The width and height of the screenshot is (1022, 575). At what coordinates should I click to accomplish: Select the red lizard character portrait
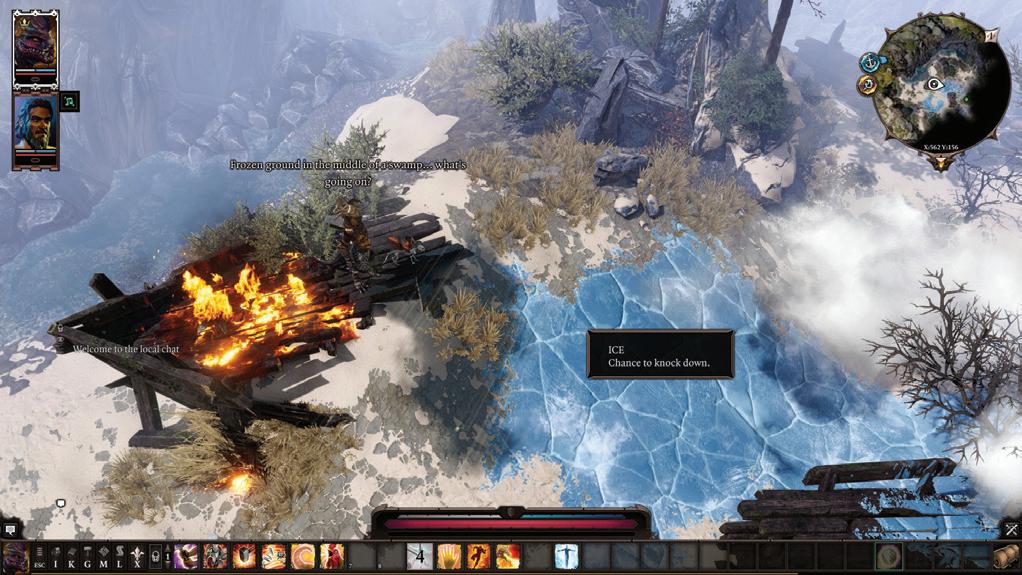coord(35,44)
